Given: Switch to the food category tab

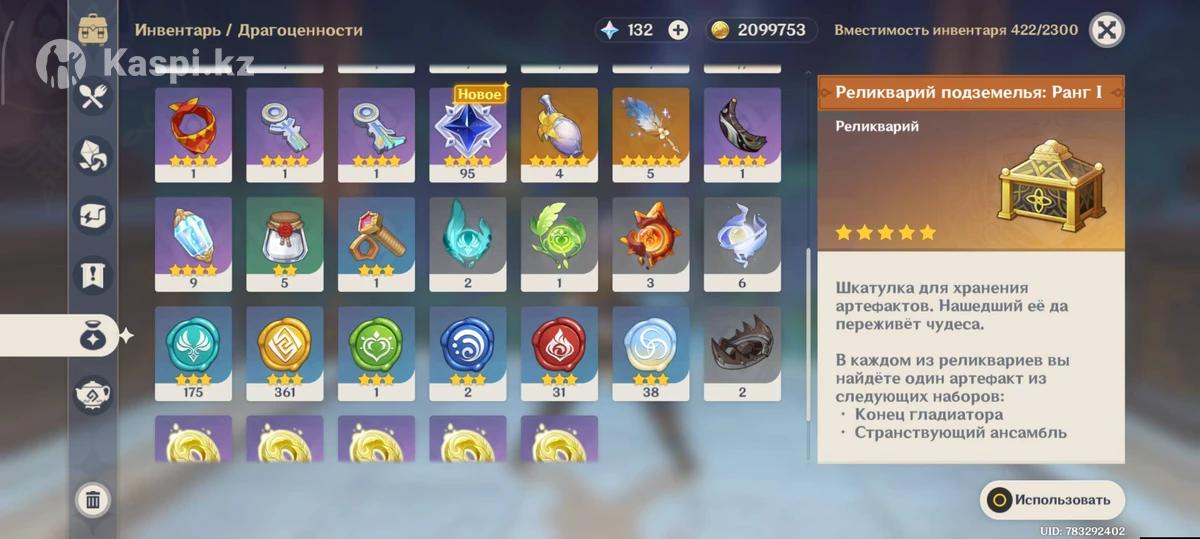Looking at the screenshot, I should (x=93, y=96).
